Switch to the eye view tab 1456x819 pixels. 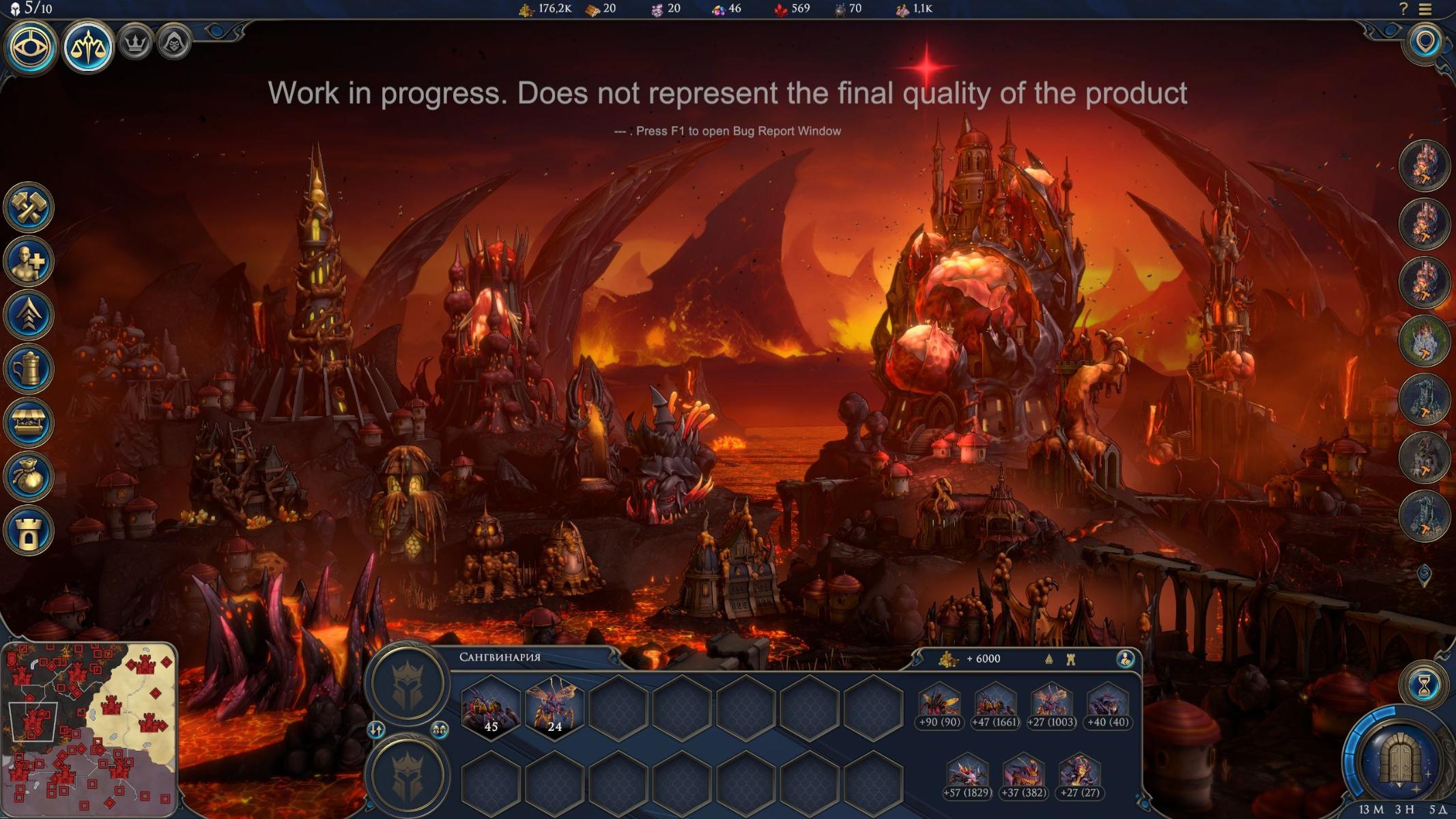[30, 47]
